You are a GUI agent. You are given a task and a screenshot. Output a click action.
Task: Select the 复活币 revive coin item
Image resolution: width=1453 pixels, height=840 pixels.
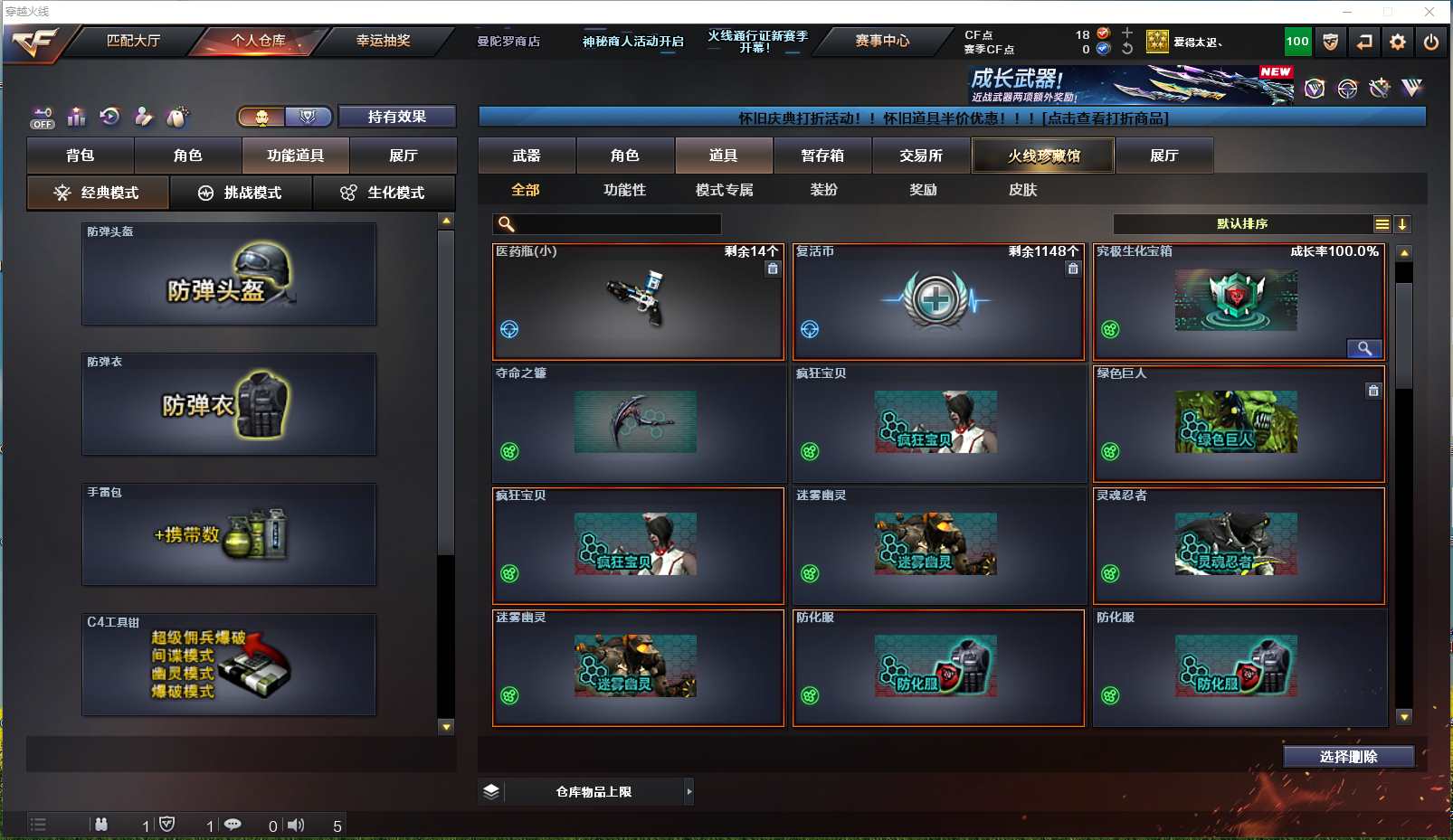(x=938, y=301)
